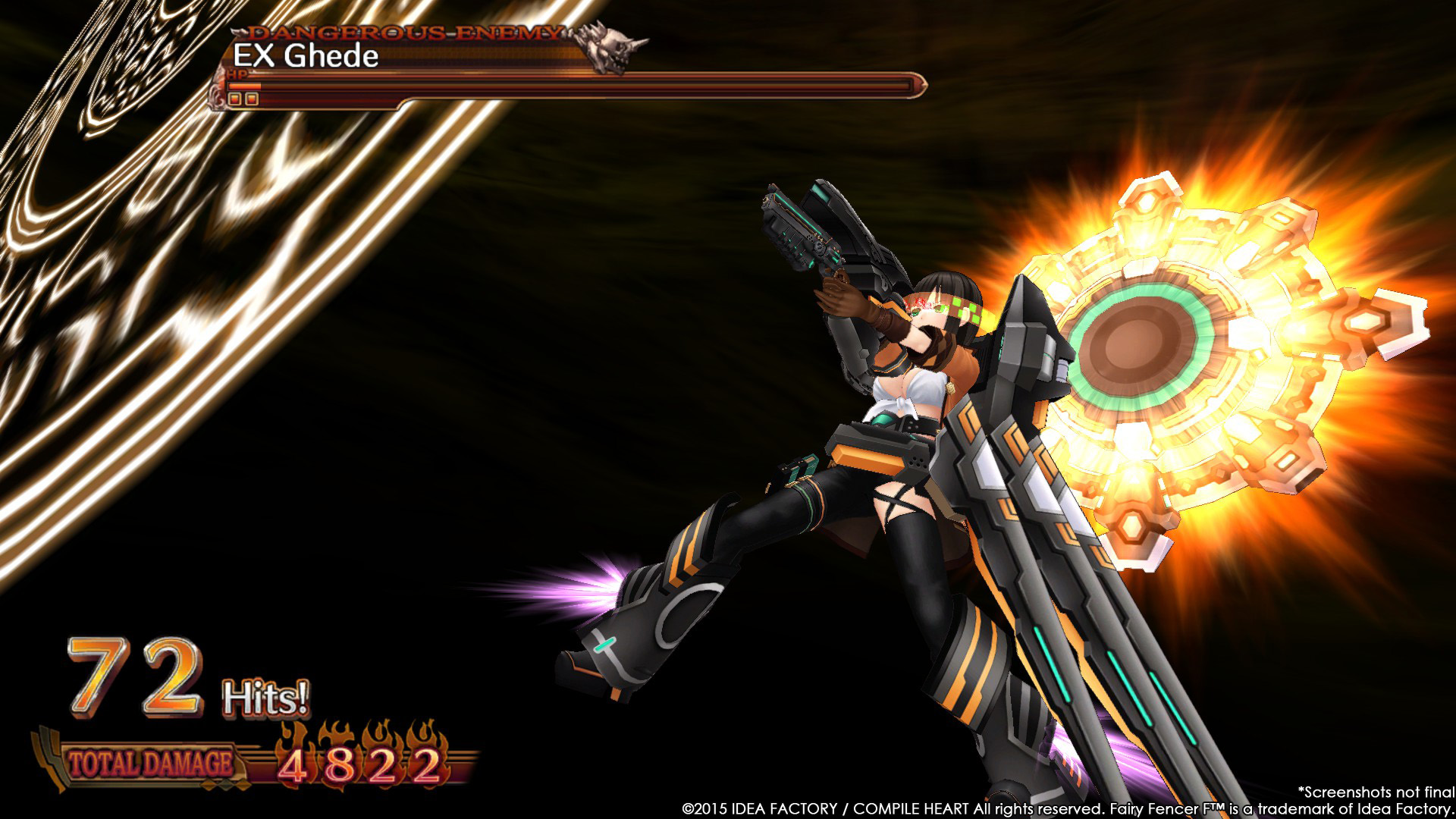1456x819 pixels.
Task: Expand the EX Ghede enemy info panel
Action: click(x=303, y=55)
